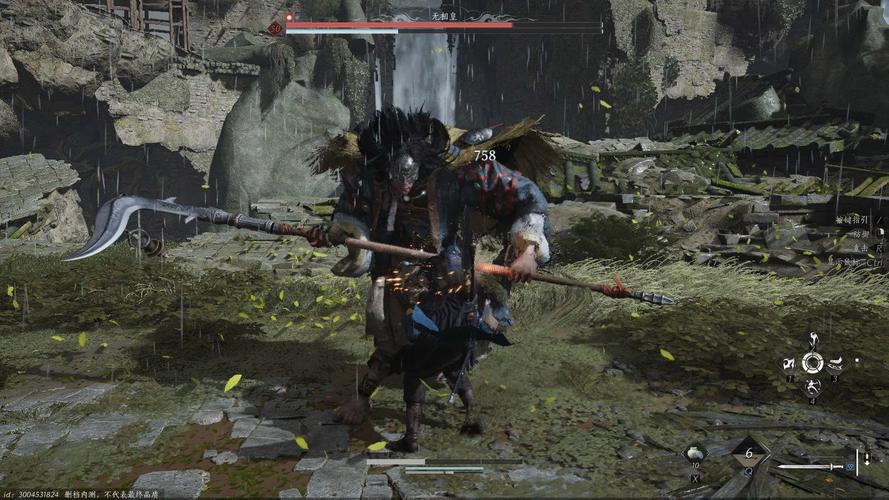Activate the skill icon numbered 3

tap(836, 362)
